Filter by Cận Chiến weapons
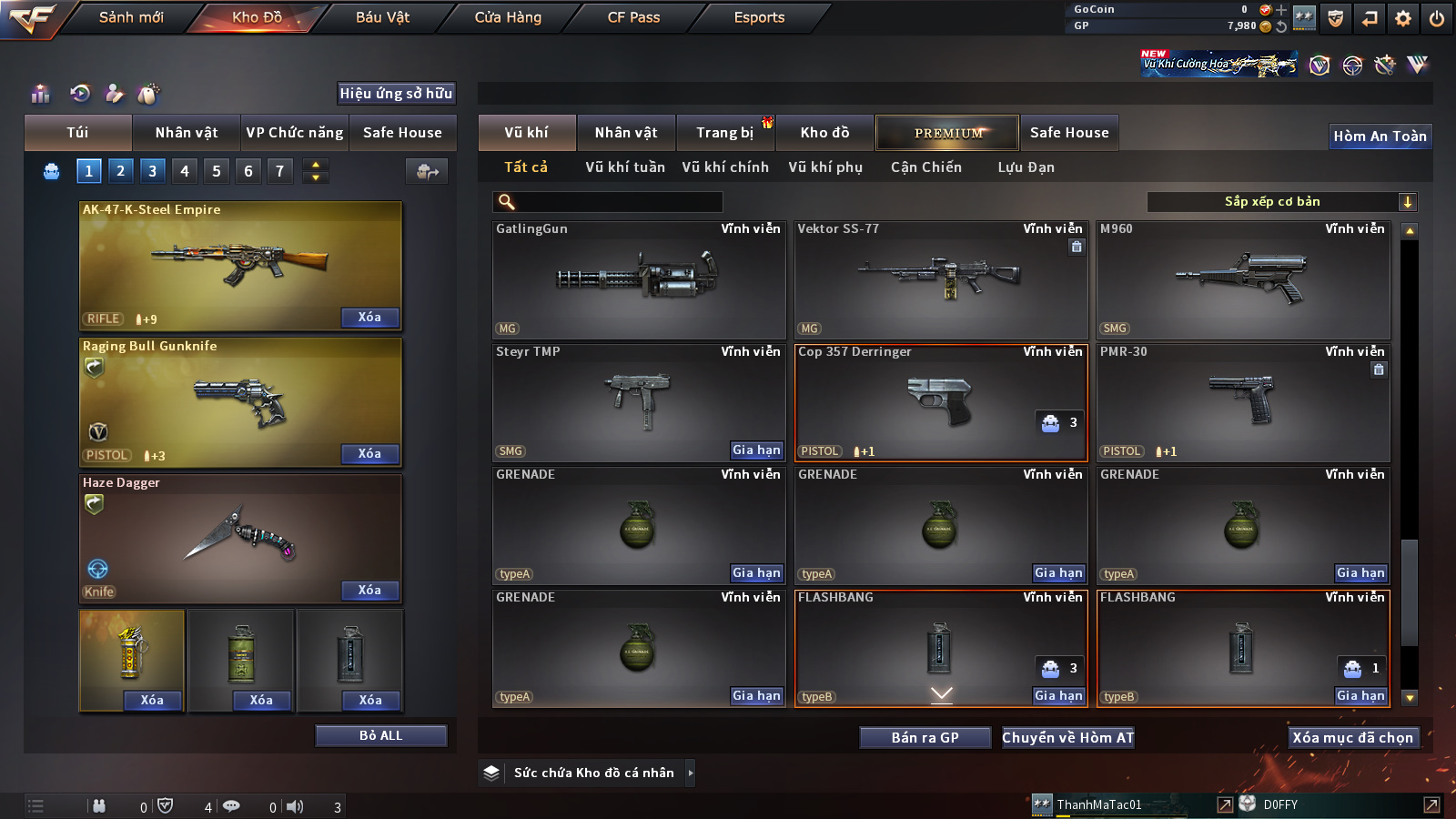The image size is (1456, 819). coord(925,167)
